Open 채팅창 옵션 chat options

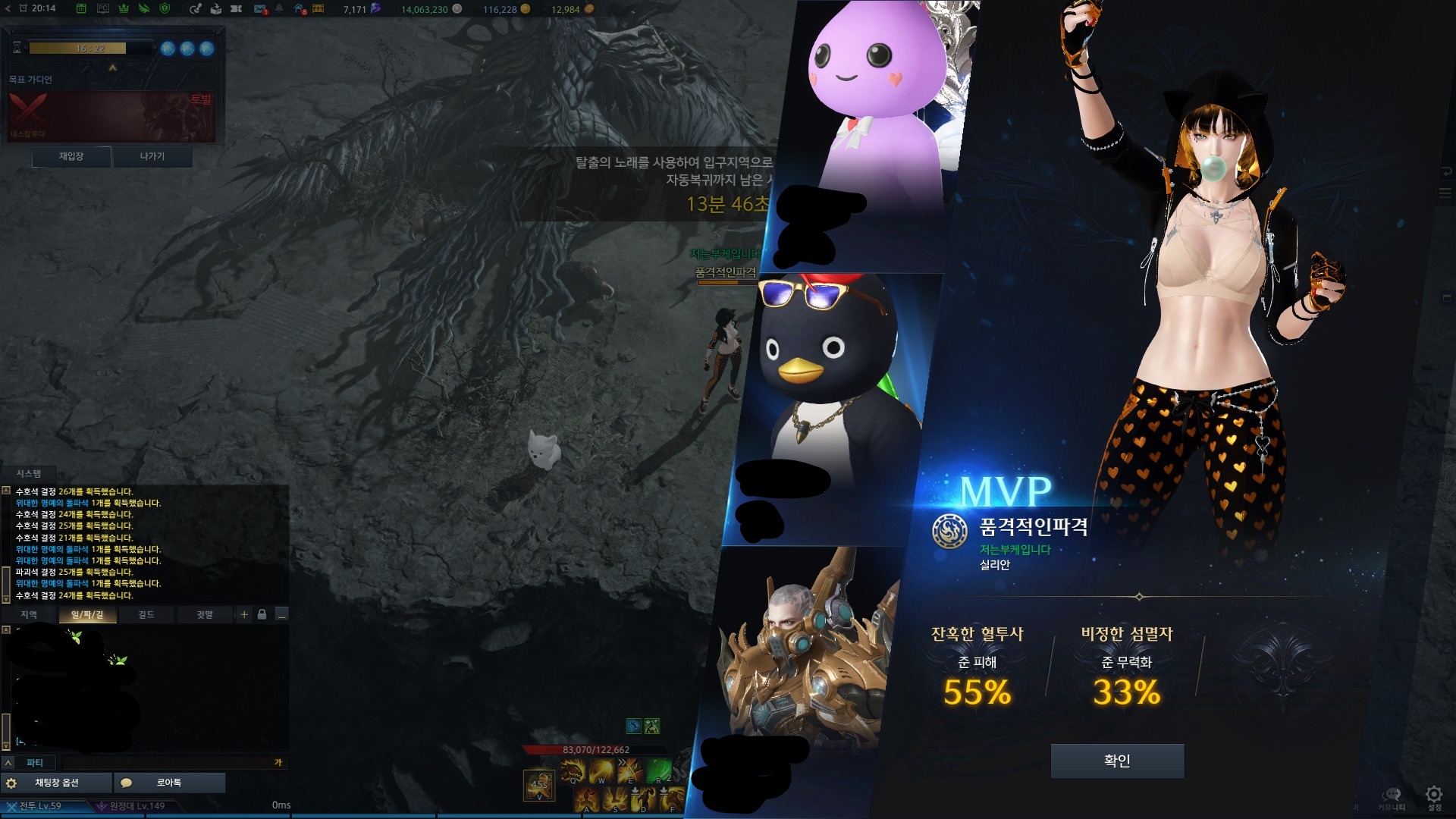click(57, 783)
